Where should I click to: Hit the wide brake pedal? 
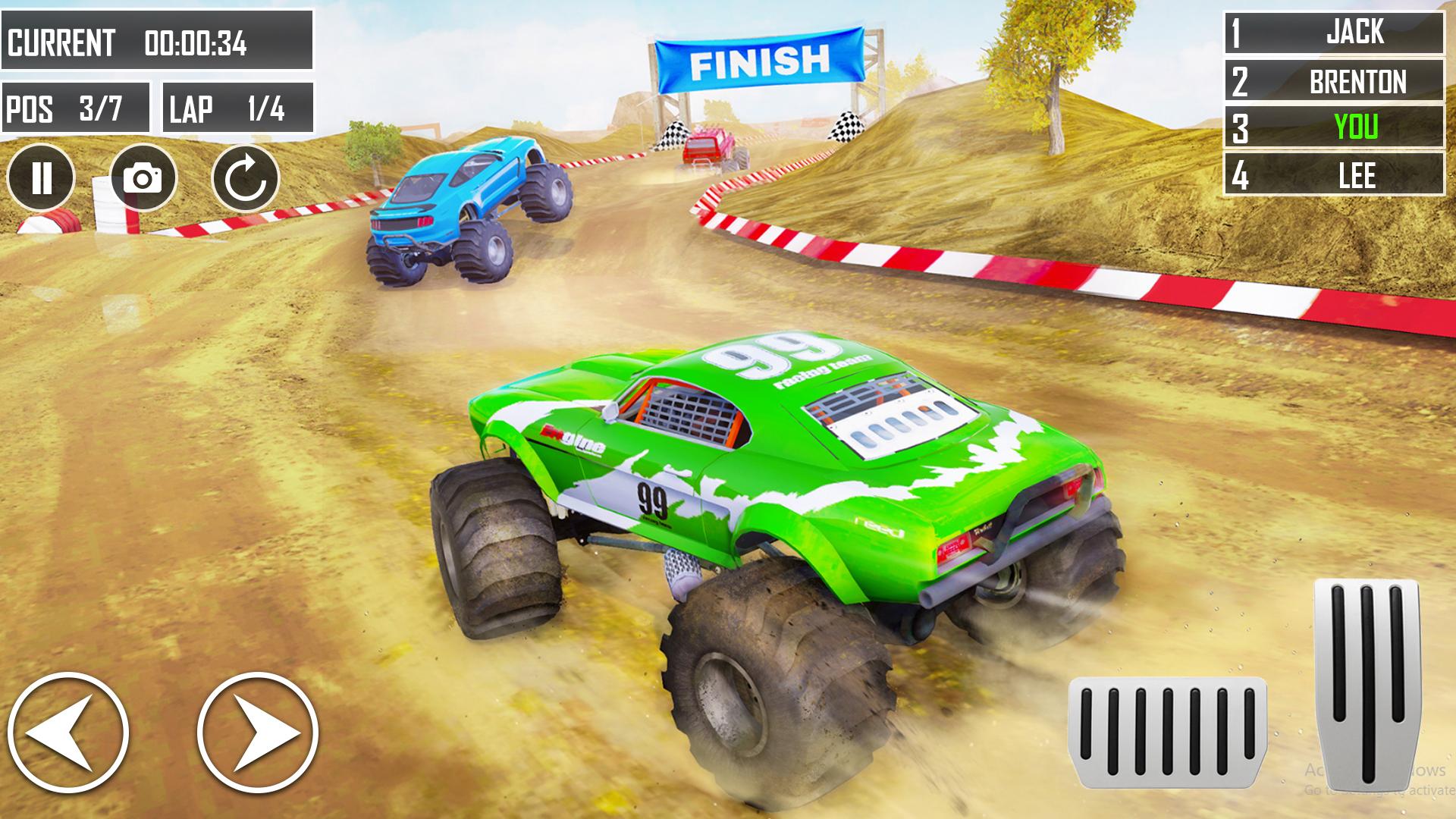1168,733
